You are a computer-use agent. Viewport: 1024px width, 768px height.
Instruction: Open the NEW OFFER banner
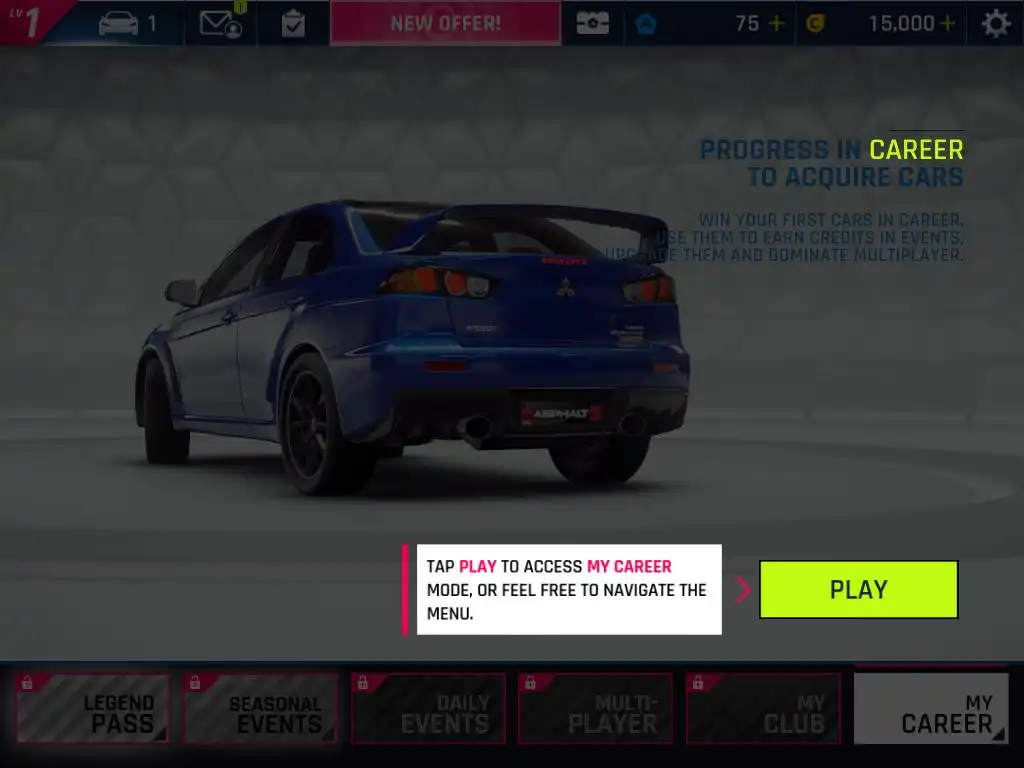coord(445,22)
